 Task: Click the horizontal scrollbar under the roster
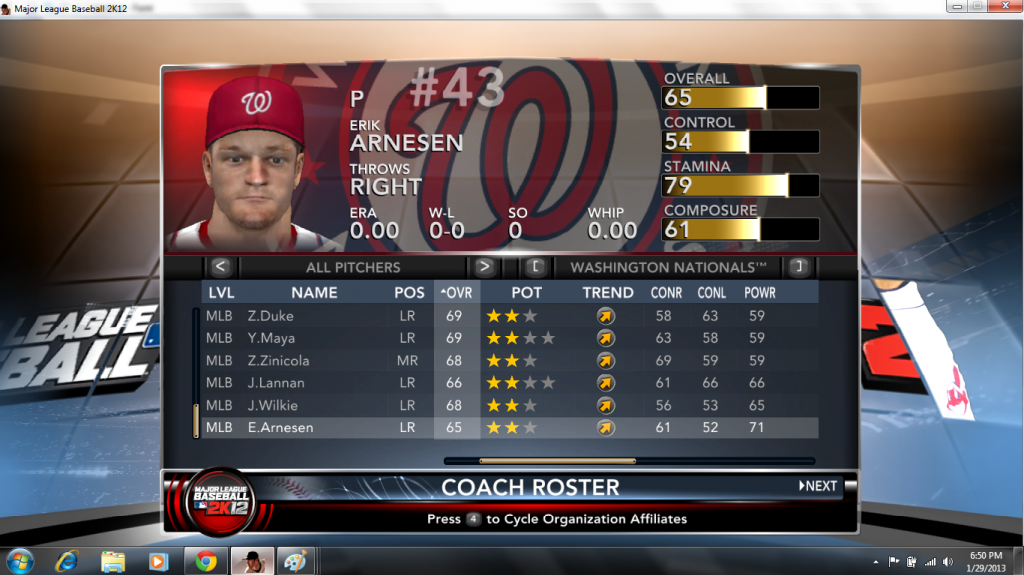557,461
